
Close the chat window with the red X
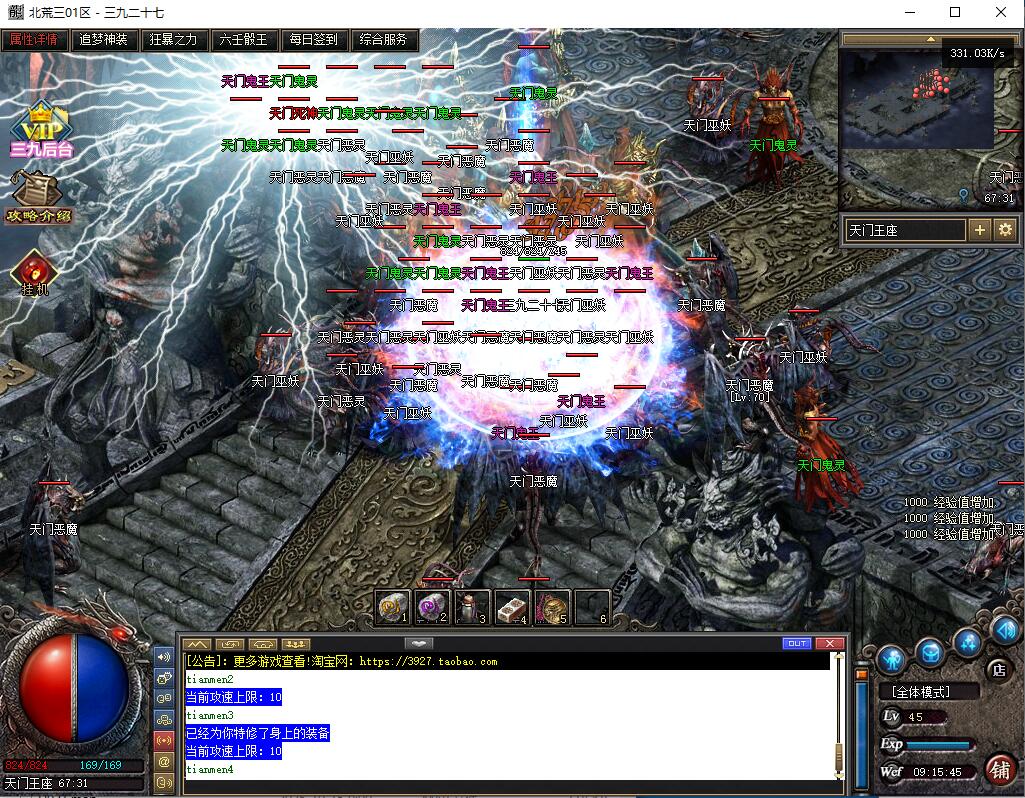829,643
